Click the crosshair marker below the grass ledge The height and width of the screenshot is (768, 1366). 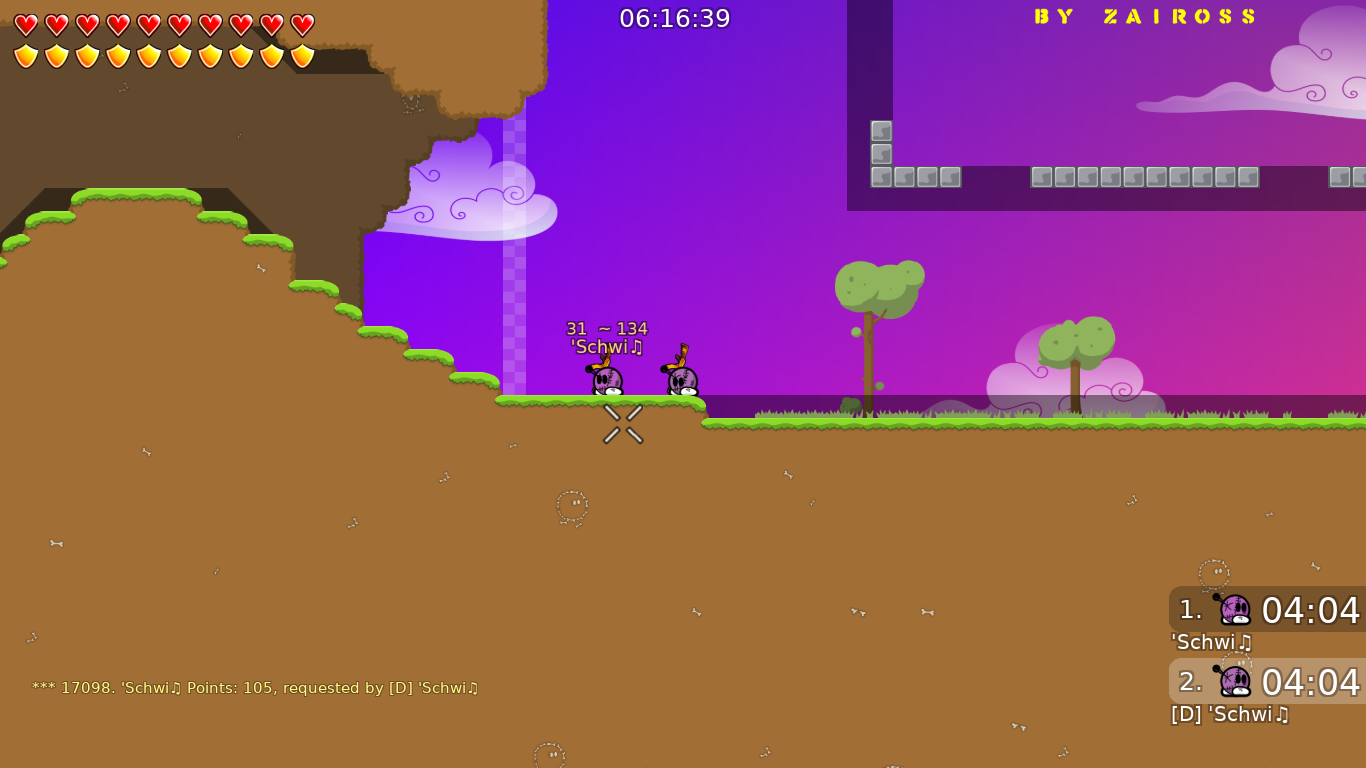[621, 423]
